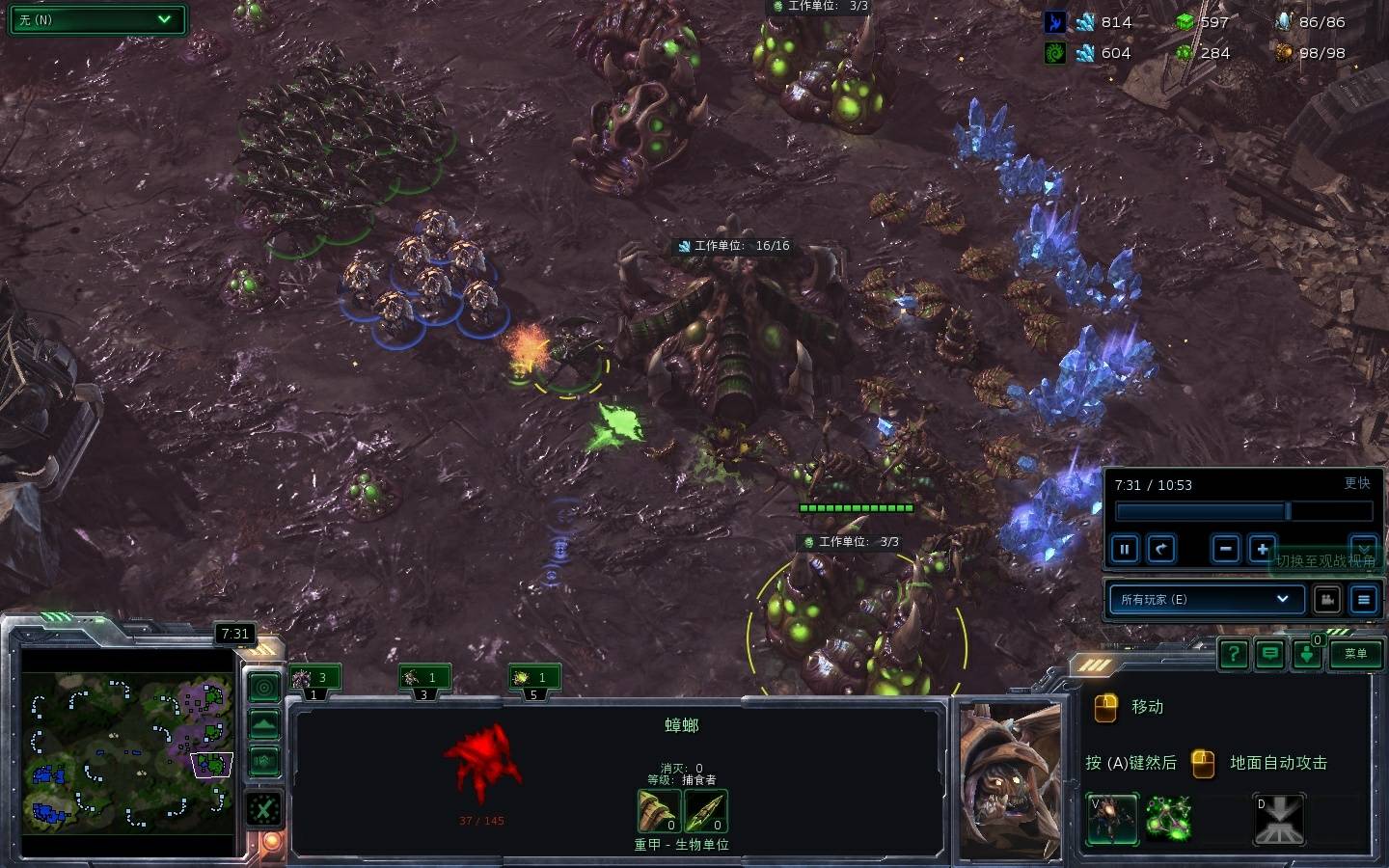
Task: Select control group 1
Action: [313, 679]
